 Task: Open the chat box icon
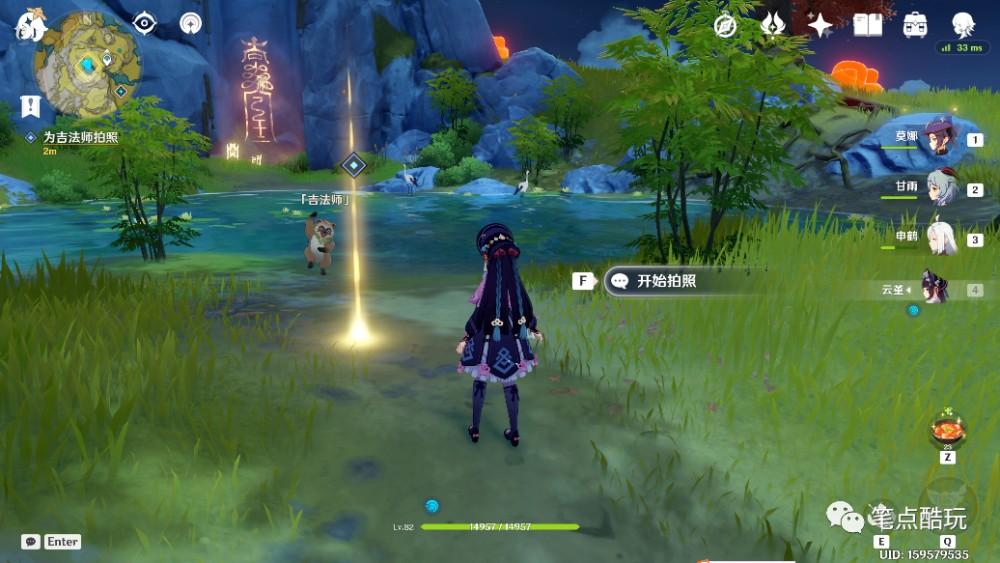tap(31, 541)
